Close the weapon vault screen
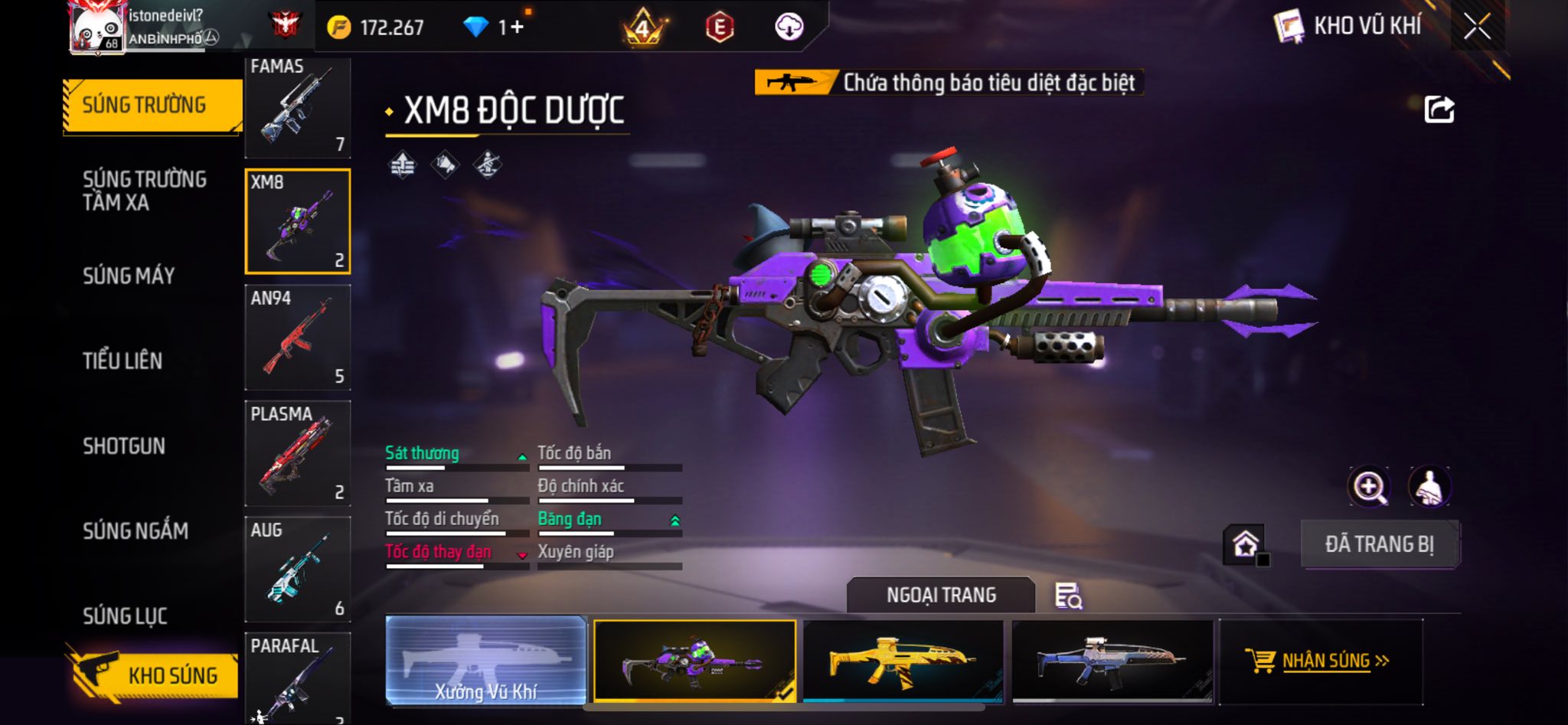The image size is (1568, 725). pos(1477,27)
